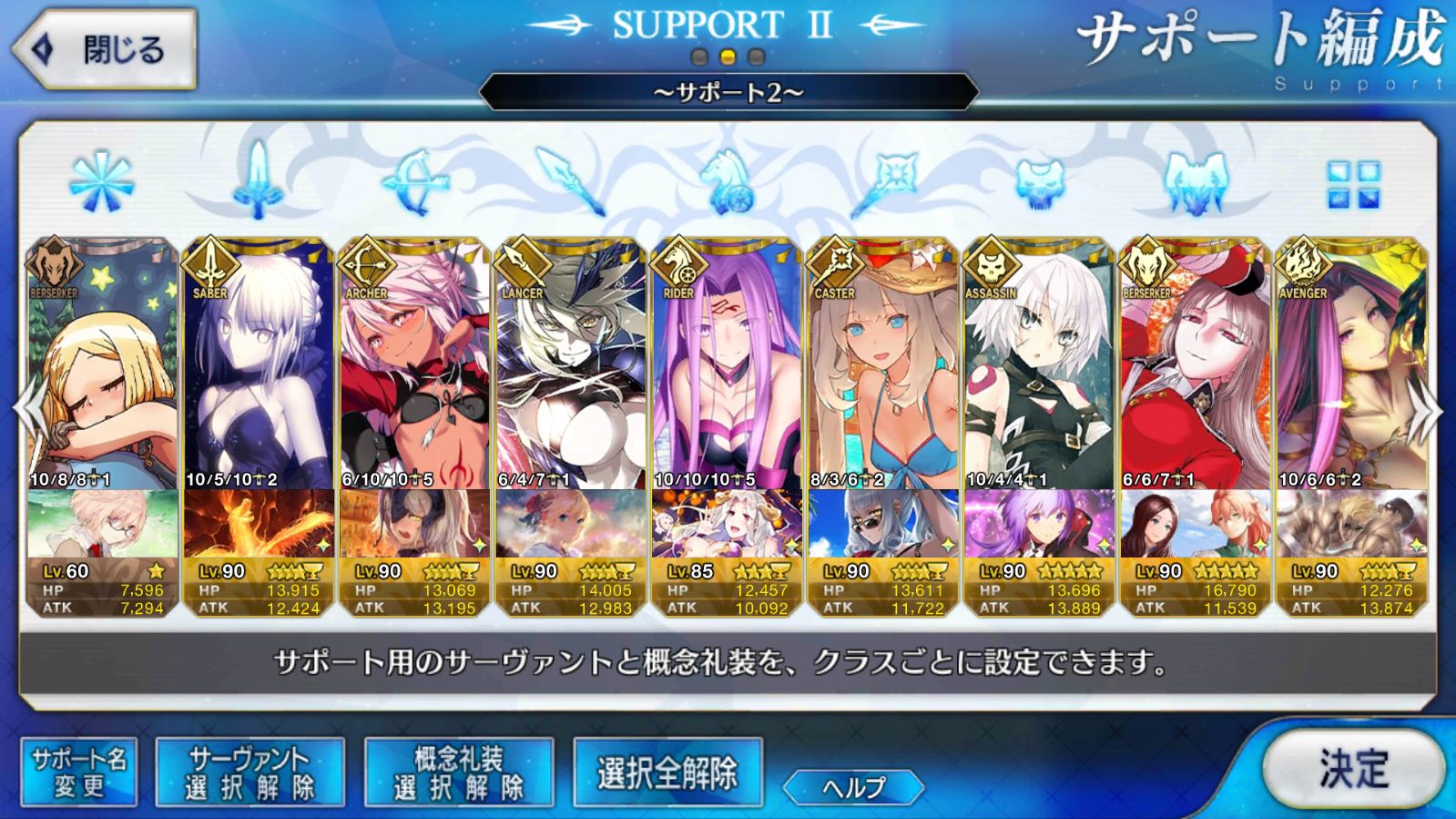Rename the support set via サポート名変更

(x=79, y=773)
